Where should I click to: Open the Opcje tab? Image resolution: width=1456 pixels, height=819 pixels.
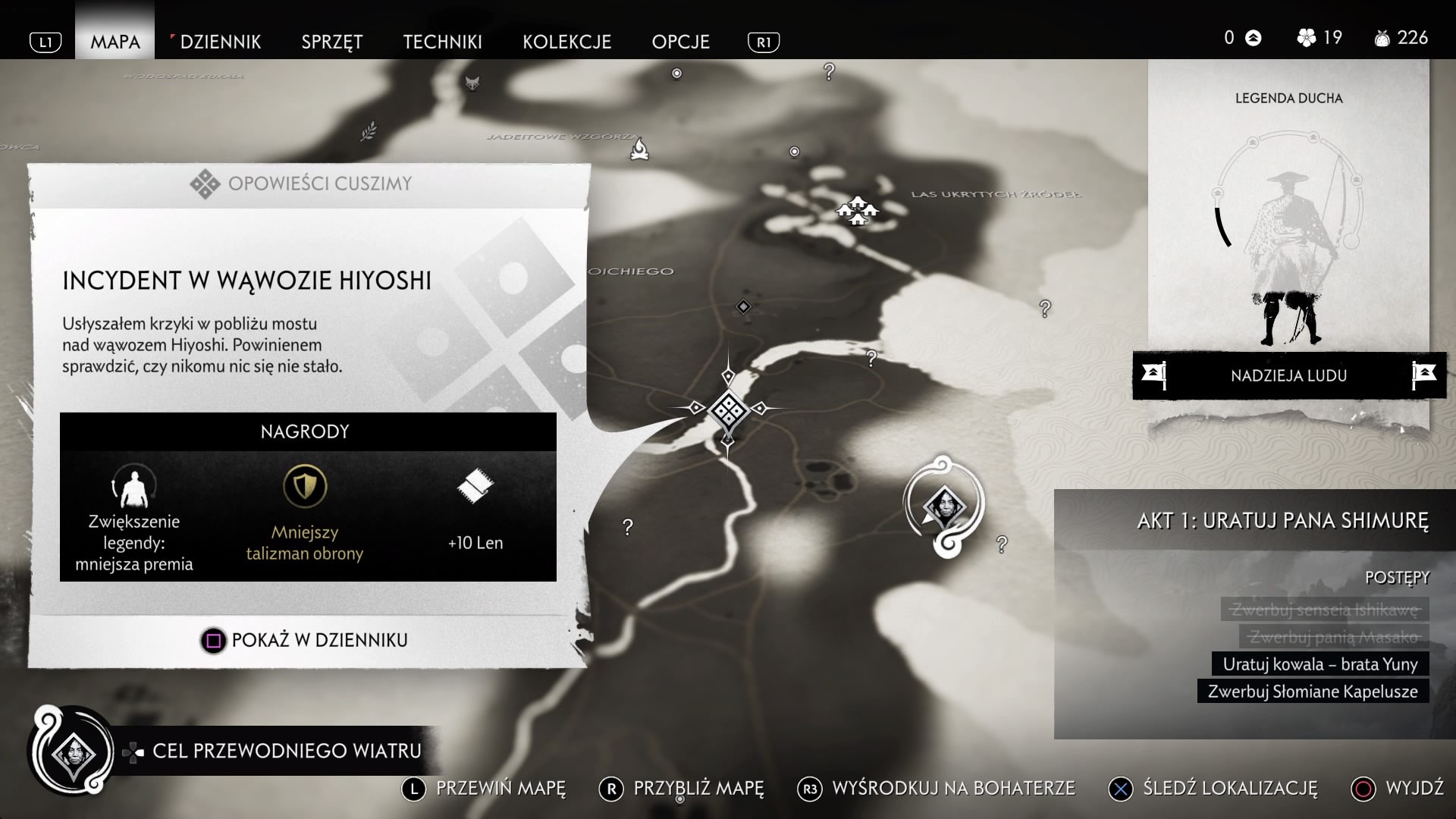(x=681, y=42)
